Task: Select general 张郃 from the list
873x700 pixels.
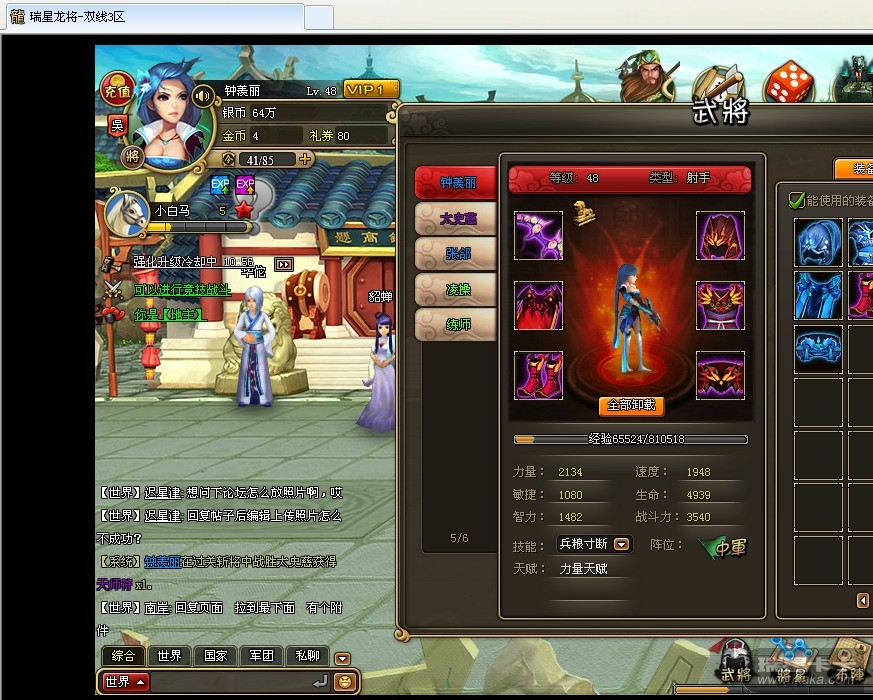Action: coord(457,253)
